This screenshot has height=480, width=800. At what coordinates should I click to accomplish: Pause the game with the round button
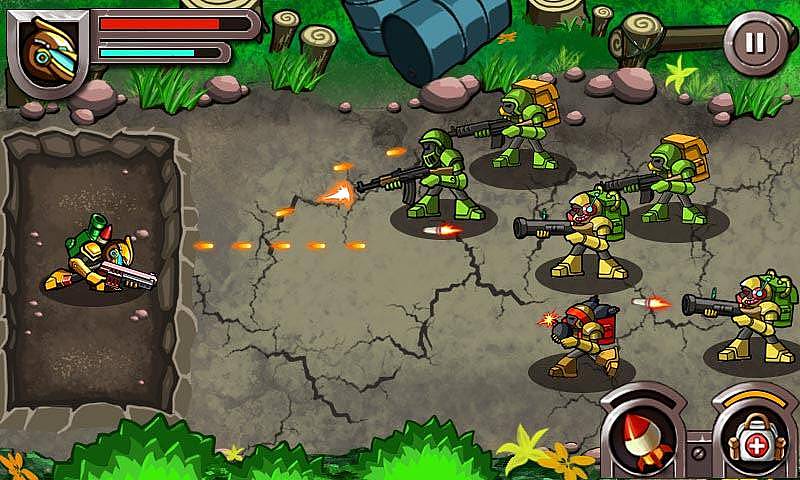click(x=756, y=43)
